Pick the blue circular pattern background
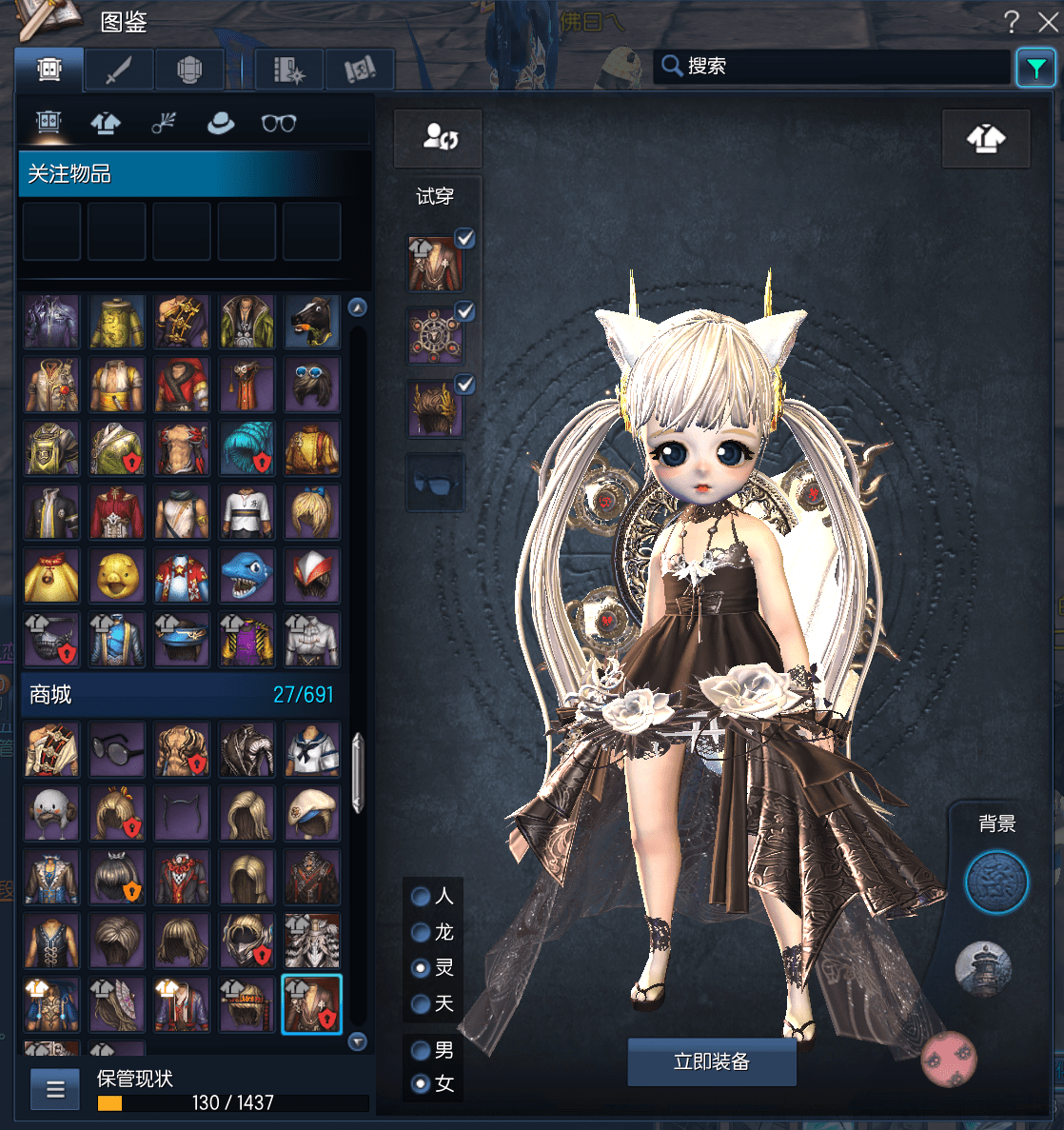Image resolution: width=1064 pixels, height=1130 pixels. [x=996, y=882]
